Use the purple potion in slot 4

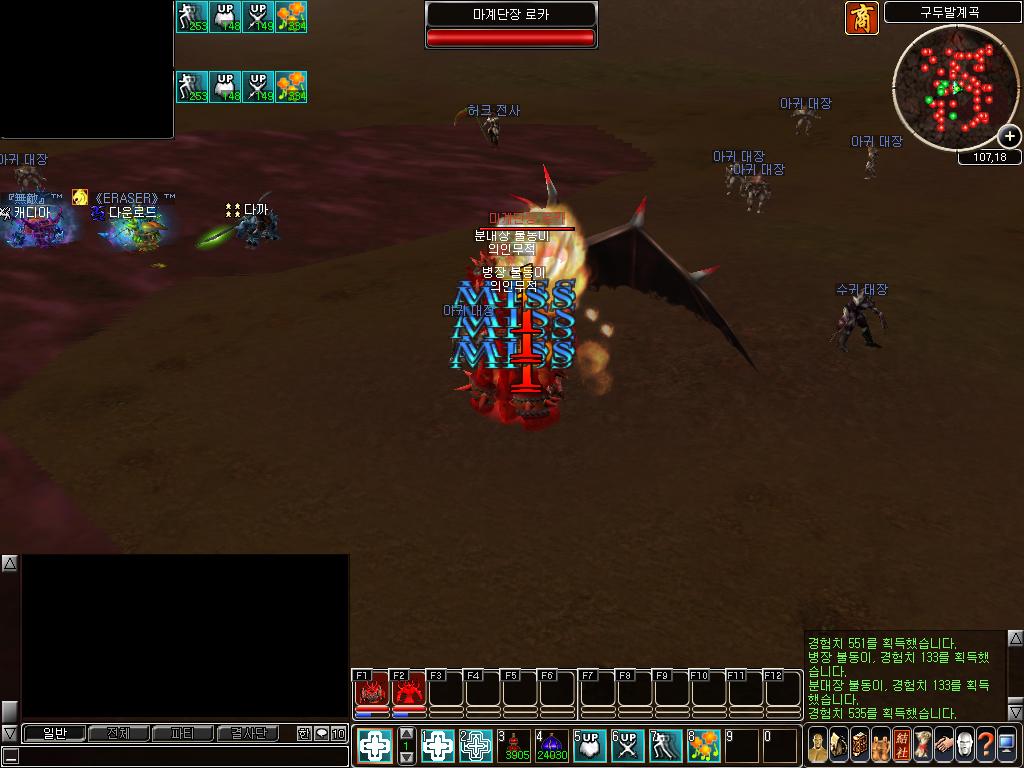coord(552,745)
